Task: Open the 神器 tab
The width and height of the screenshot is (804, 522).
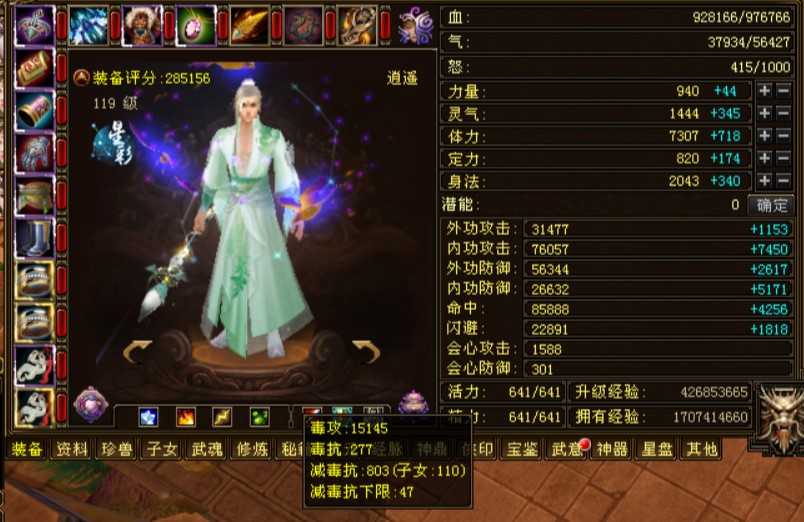Action: tap(611, 449)
